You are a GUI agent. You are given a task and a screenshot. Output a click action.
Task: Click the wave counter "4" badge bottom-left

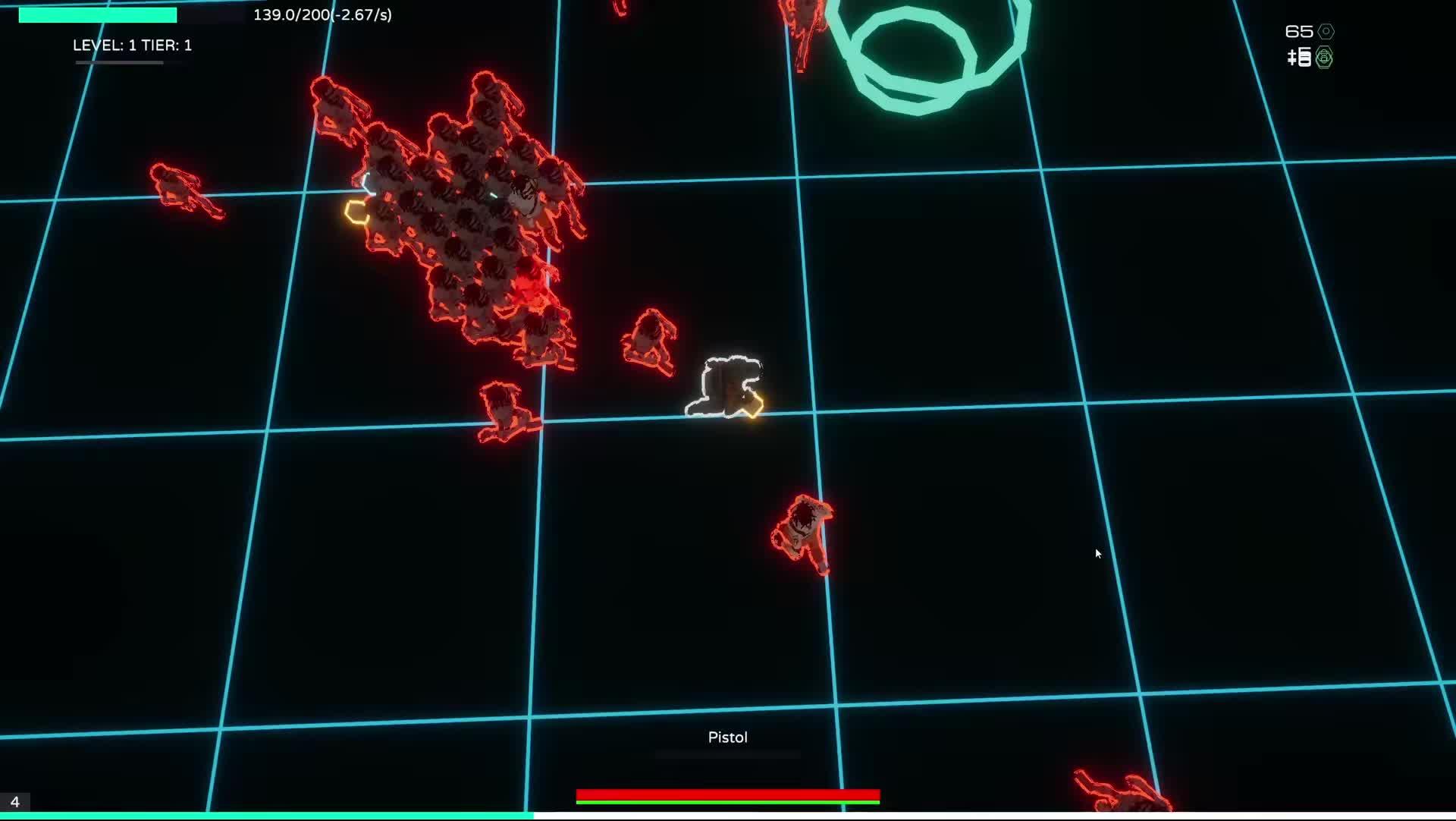click(x=14, y=801)
